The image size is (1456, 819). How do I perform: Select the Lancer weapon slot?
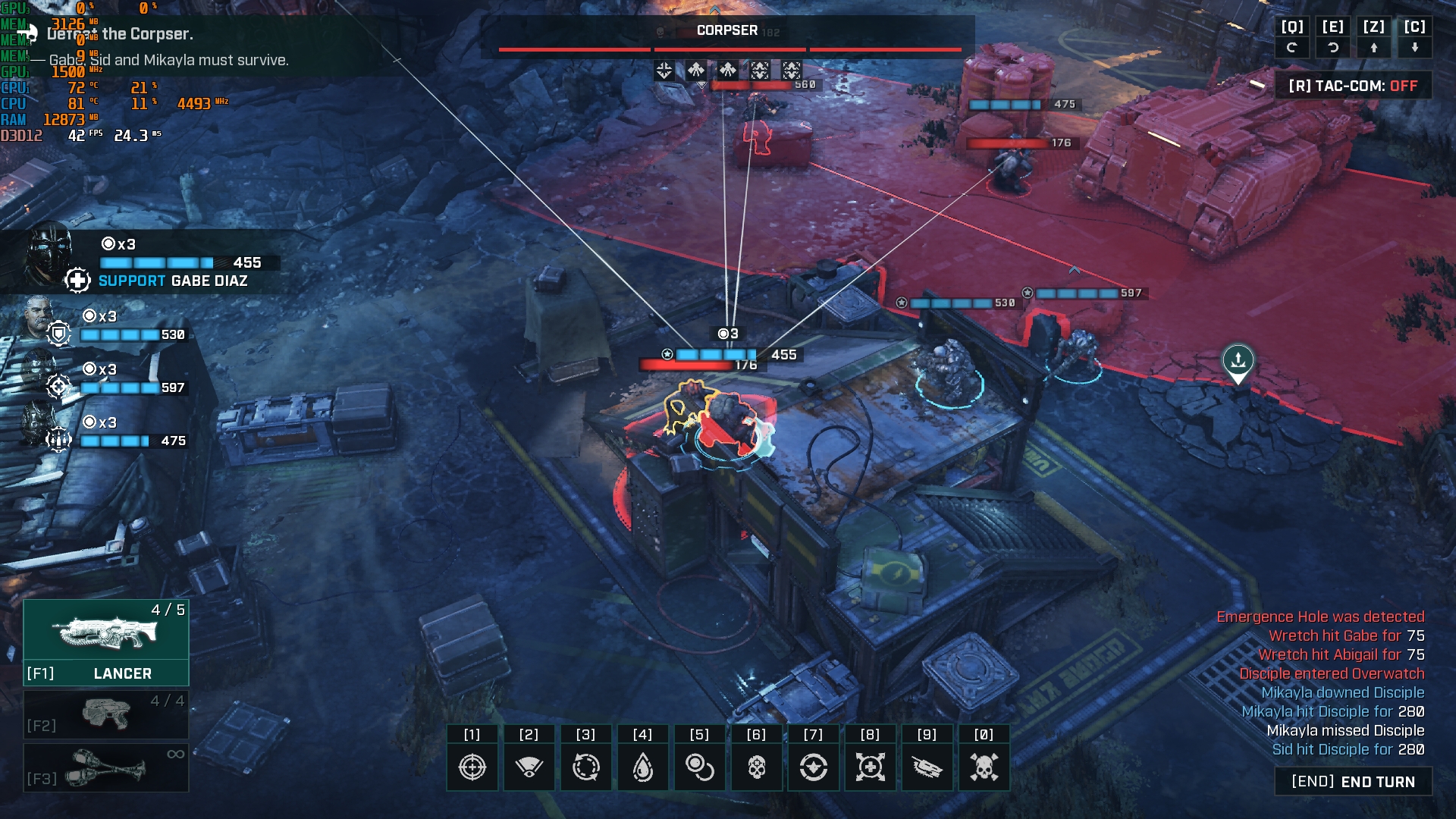(106, 642)
